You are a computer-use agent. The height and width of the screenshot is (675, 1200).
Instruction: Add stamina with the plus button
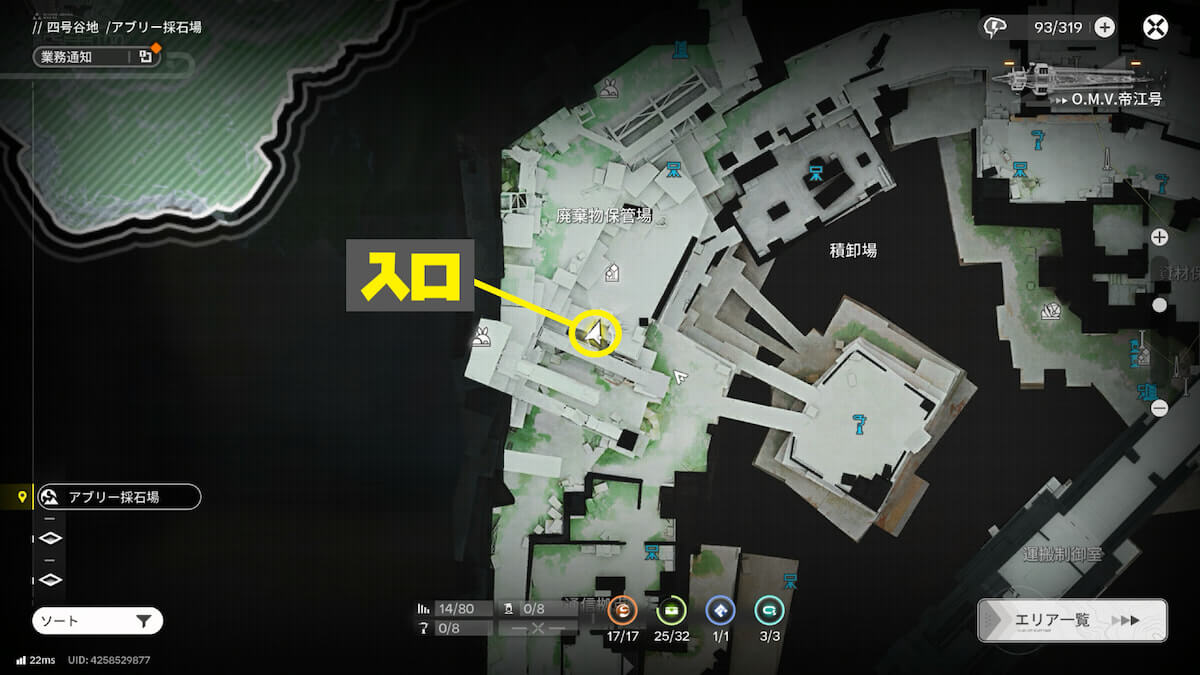(x=1104, y=27)
